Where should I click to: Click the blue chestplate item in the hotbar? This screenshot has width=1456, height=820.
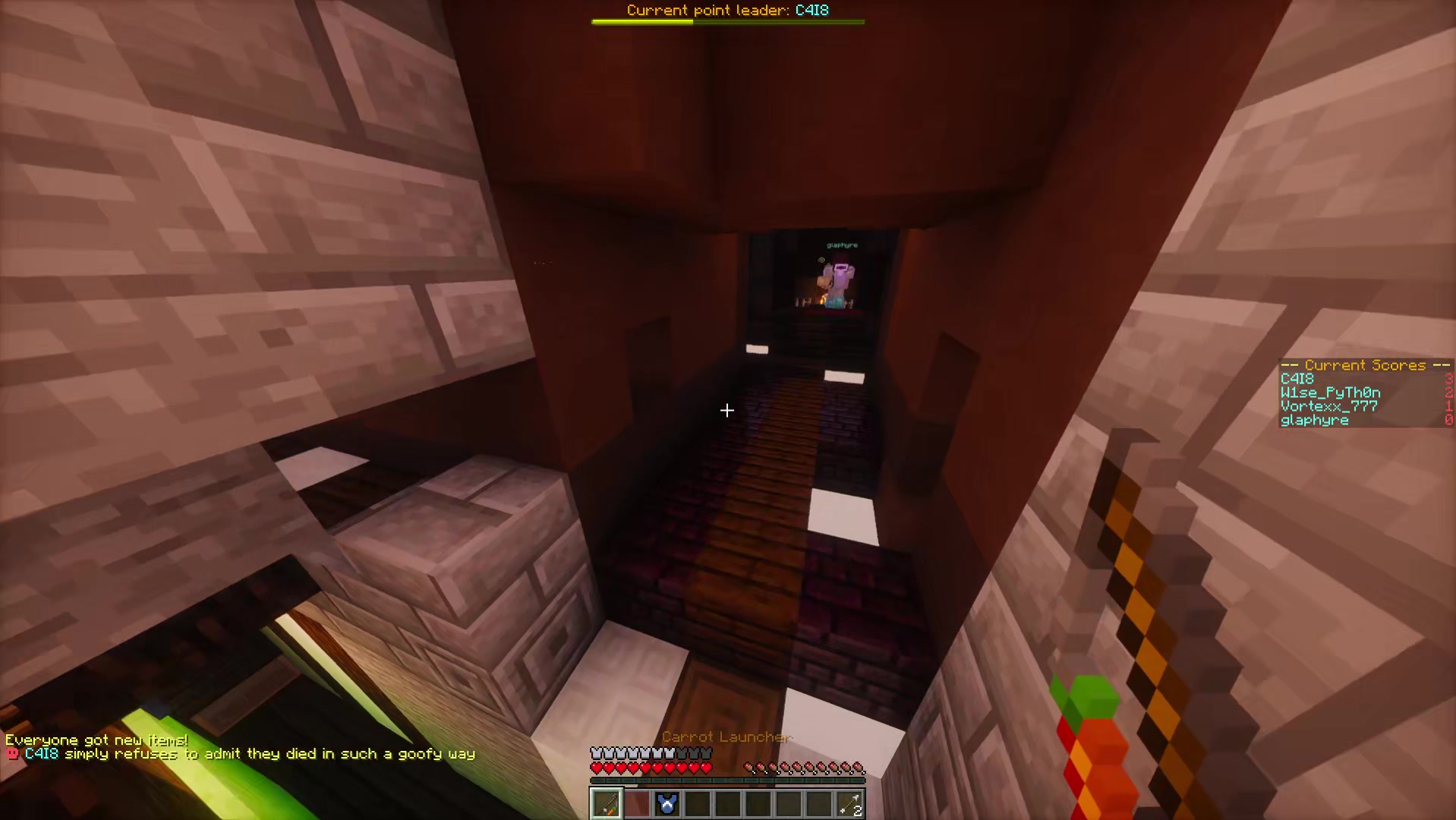pyautogui.click(x=667, y=803)
